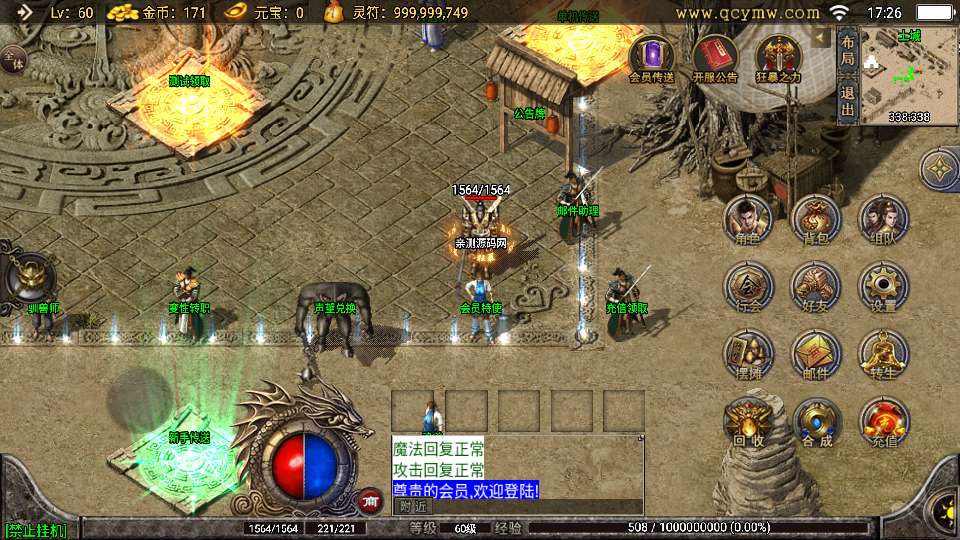Open the 设置 settings gear

pyautogui.click(x=883, y=286)
